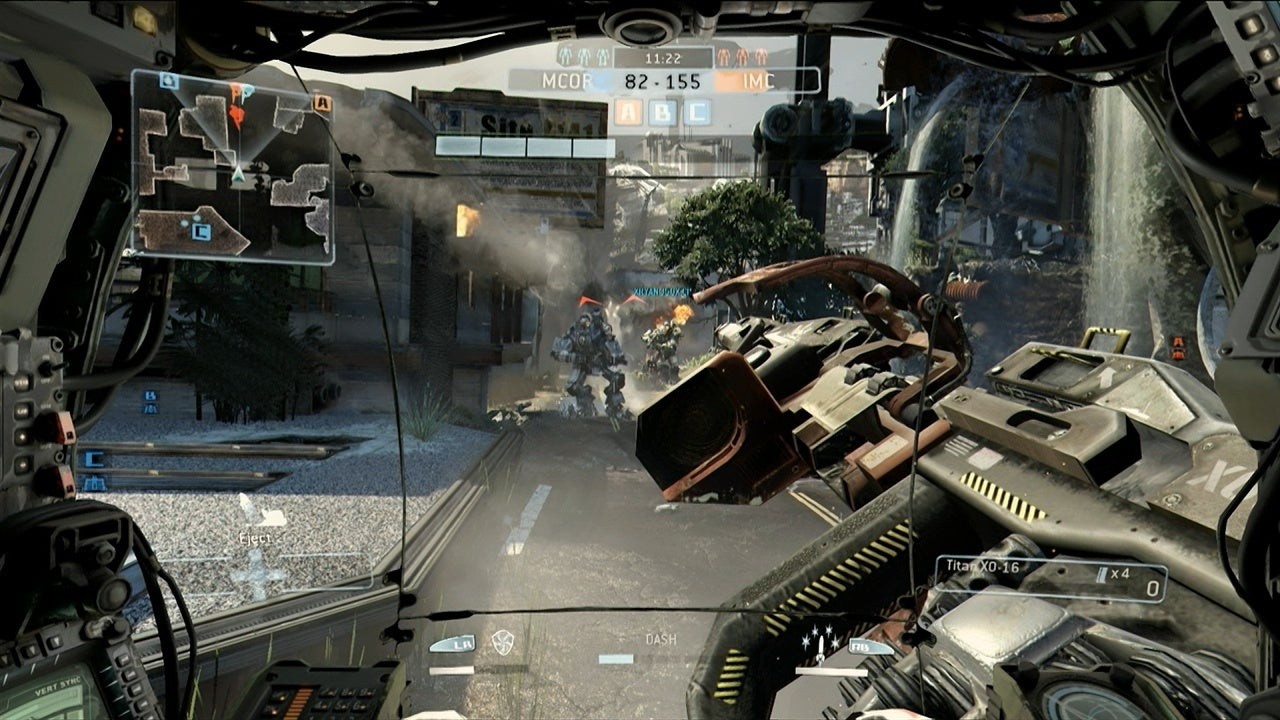Select hardpoint C icon under the score
Viewport: 1280px width, 720px height.
tap(696, 112)
